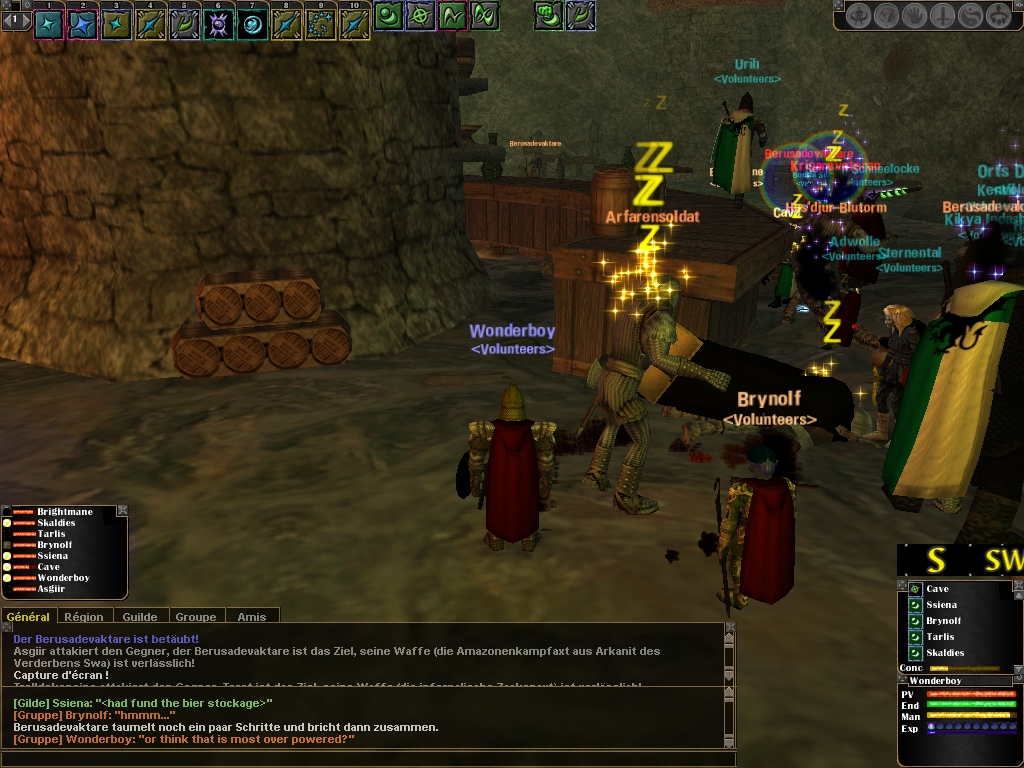Open the hand icon panel
This screenshot has width=1024, height=768.
click(x=914, y=16)
